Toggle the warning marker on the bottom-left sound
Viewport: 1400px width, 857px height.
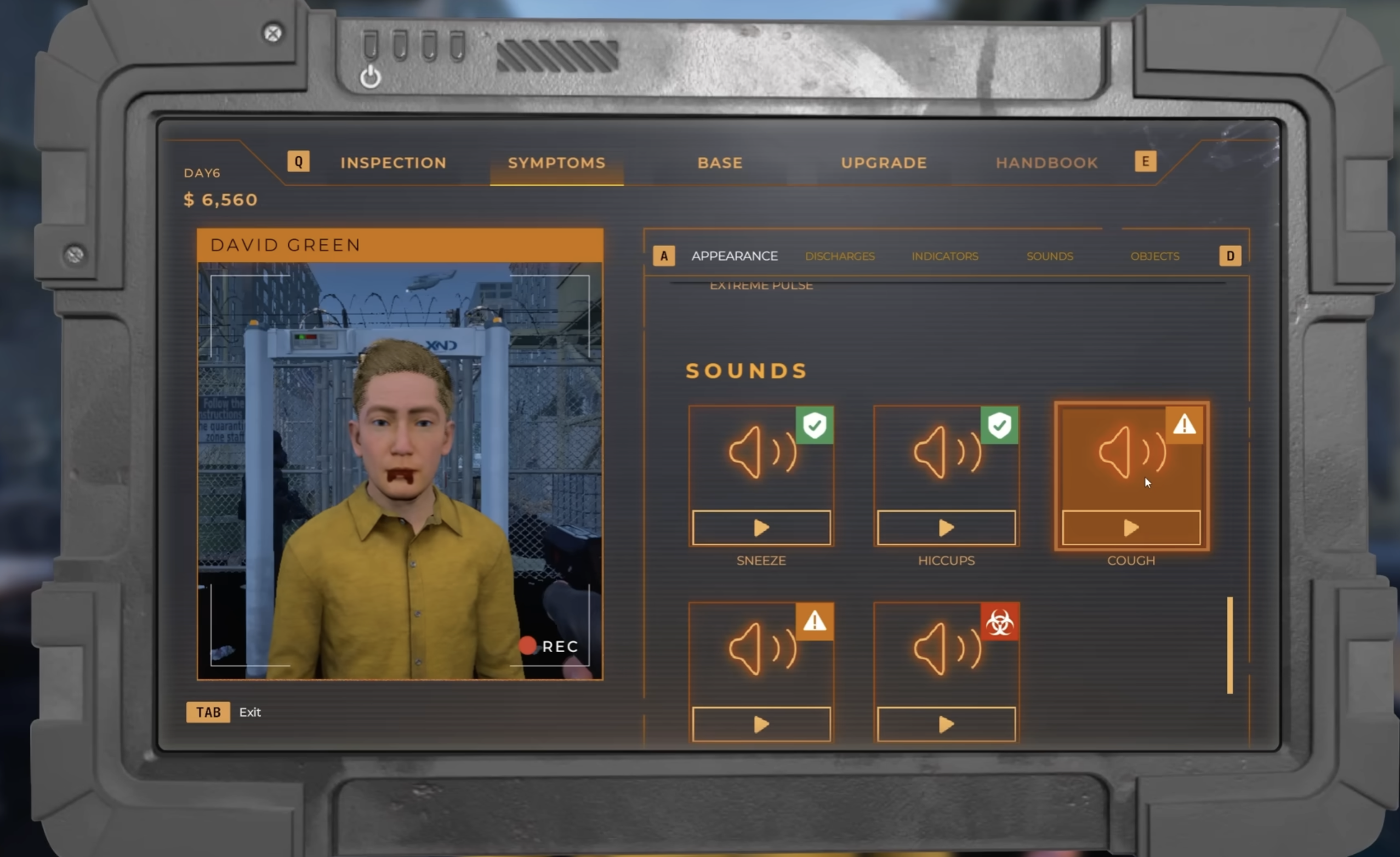point(815,623)
